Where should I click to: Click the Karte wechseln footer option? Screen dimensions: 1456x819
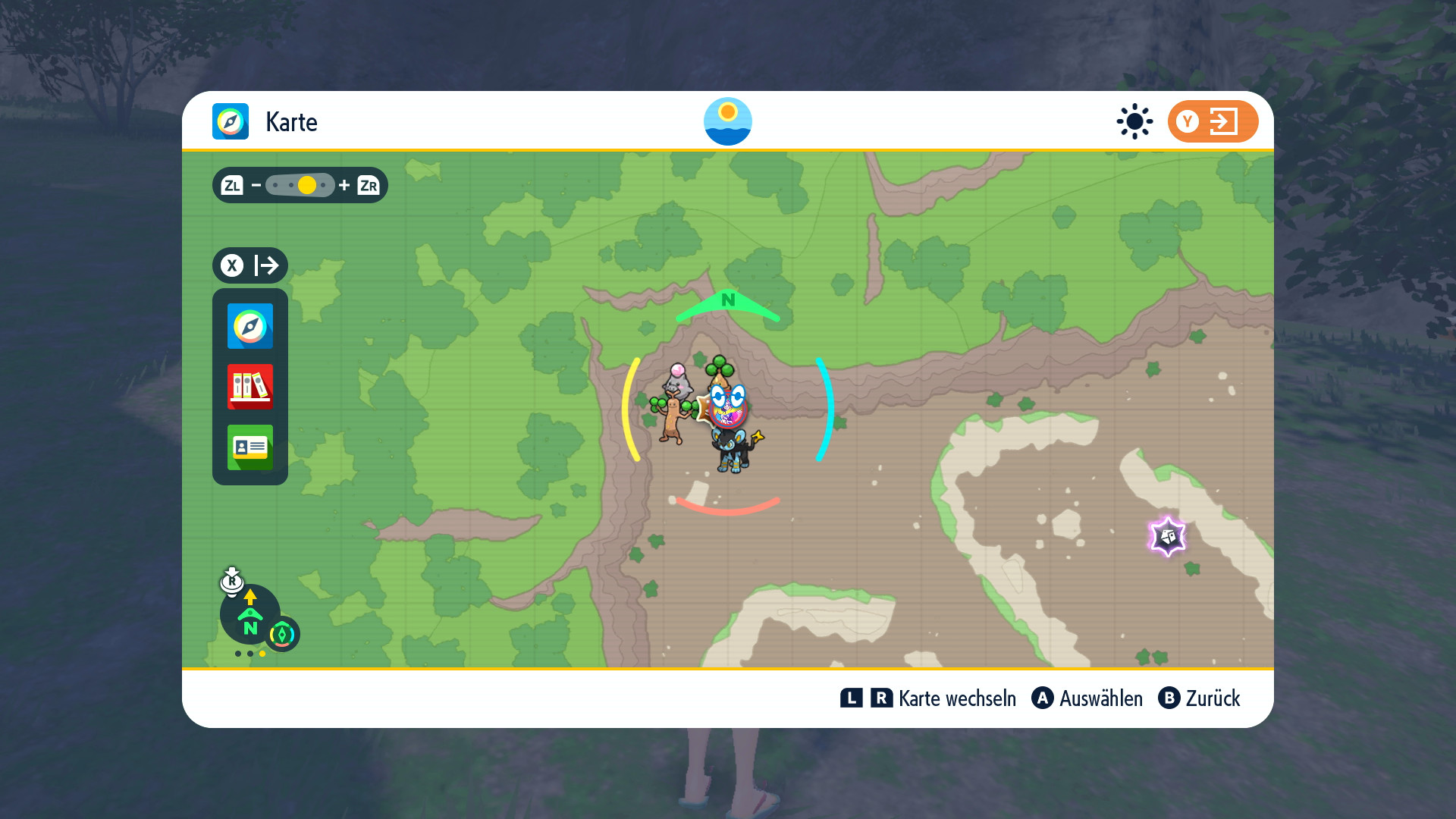[x=928, y=698]
